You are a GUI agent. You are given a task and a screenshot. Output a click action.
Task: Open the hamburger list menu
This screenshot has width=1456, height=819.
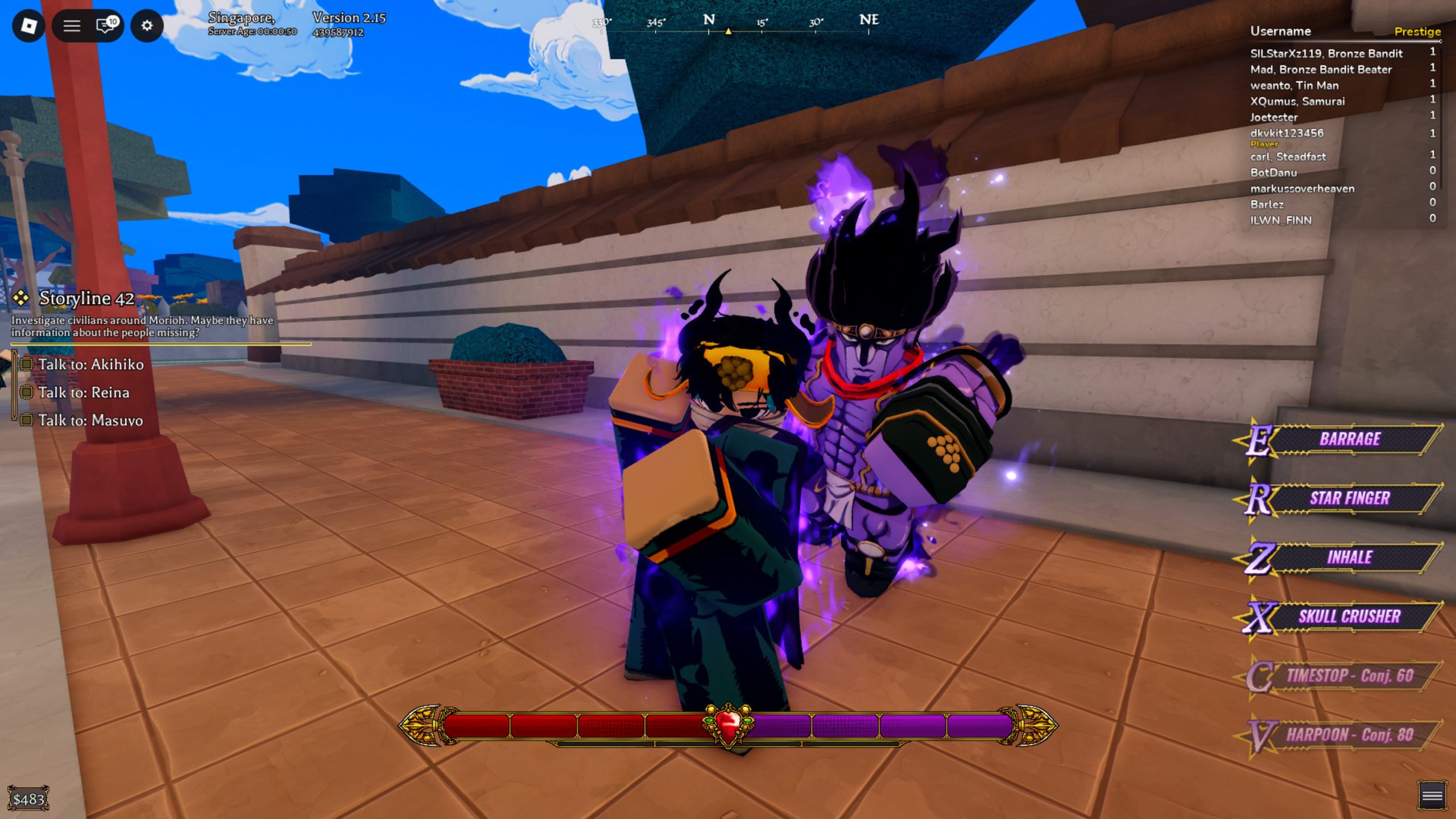[x=72, y=26]
